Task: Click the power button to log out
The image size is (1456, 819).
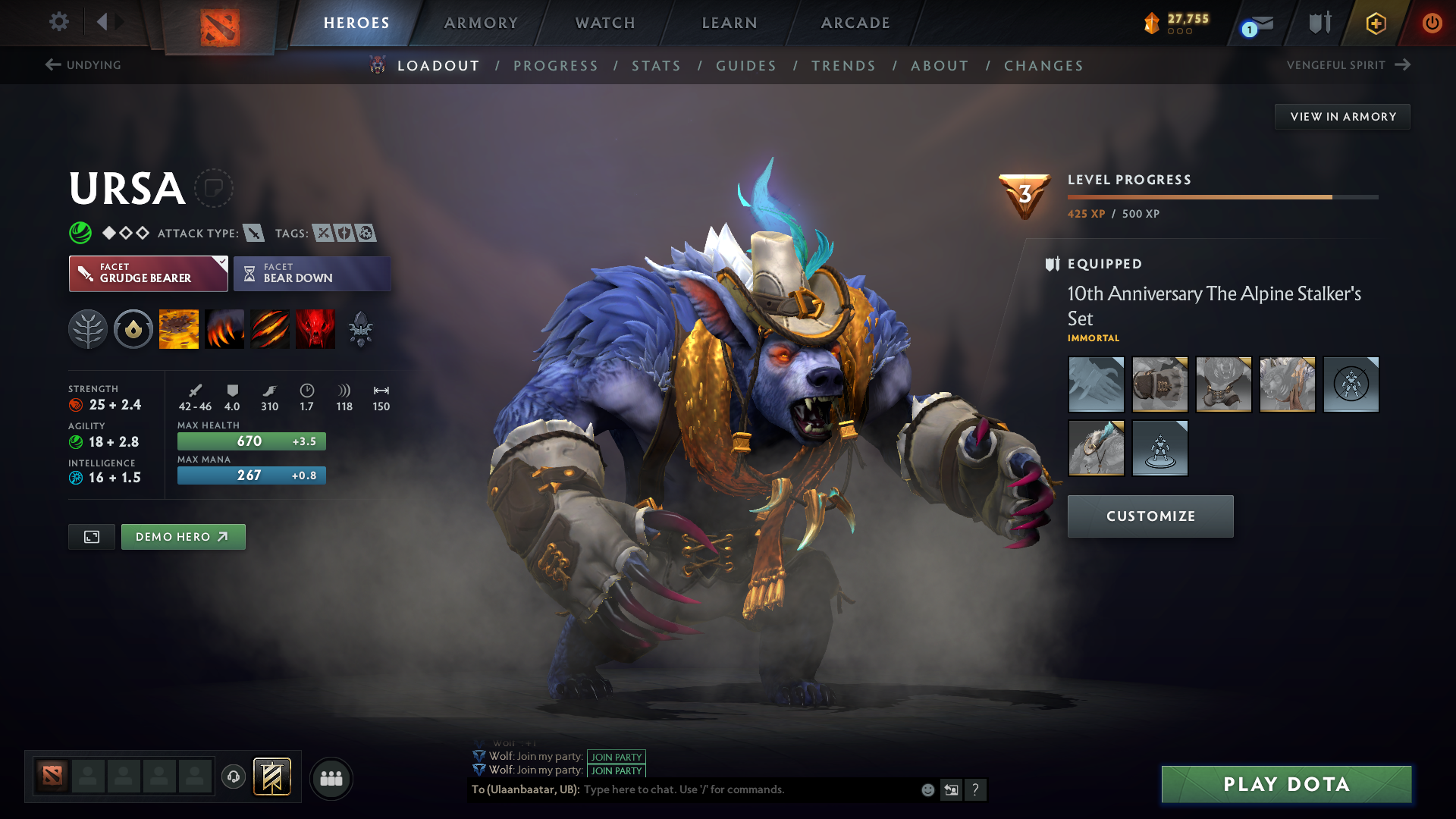Action: pyautogui.click(x=1432, y=23)
